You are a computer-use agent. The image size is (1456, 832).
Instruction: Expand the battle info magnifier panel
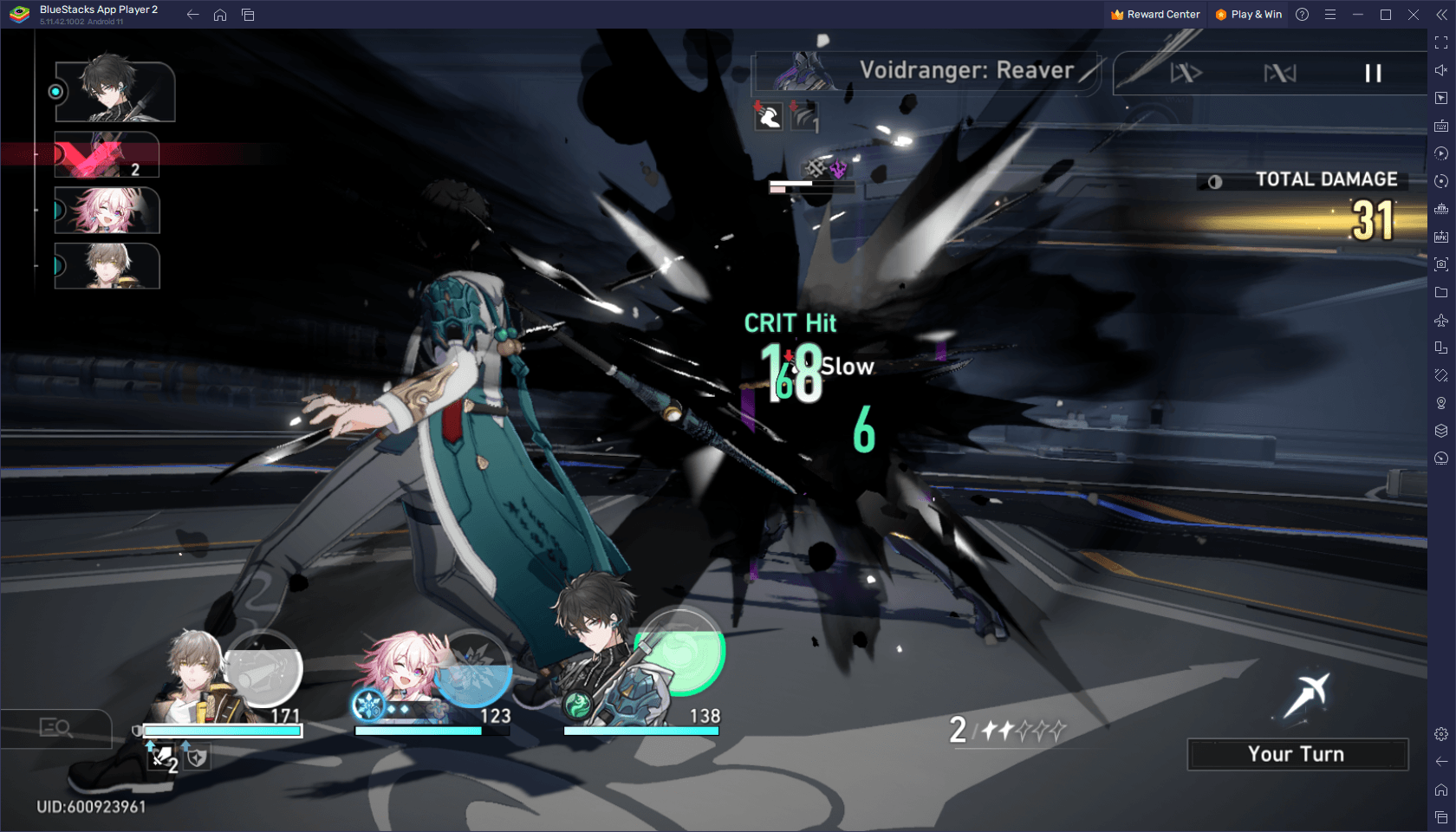click(56, 728)
